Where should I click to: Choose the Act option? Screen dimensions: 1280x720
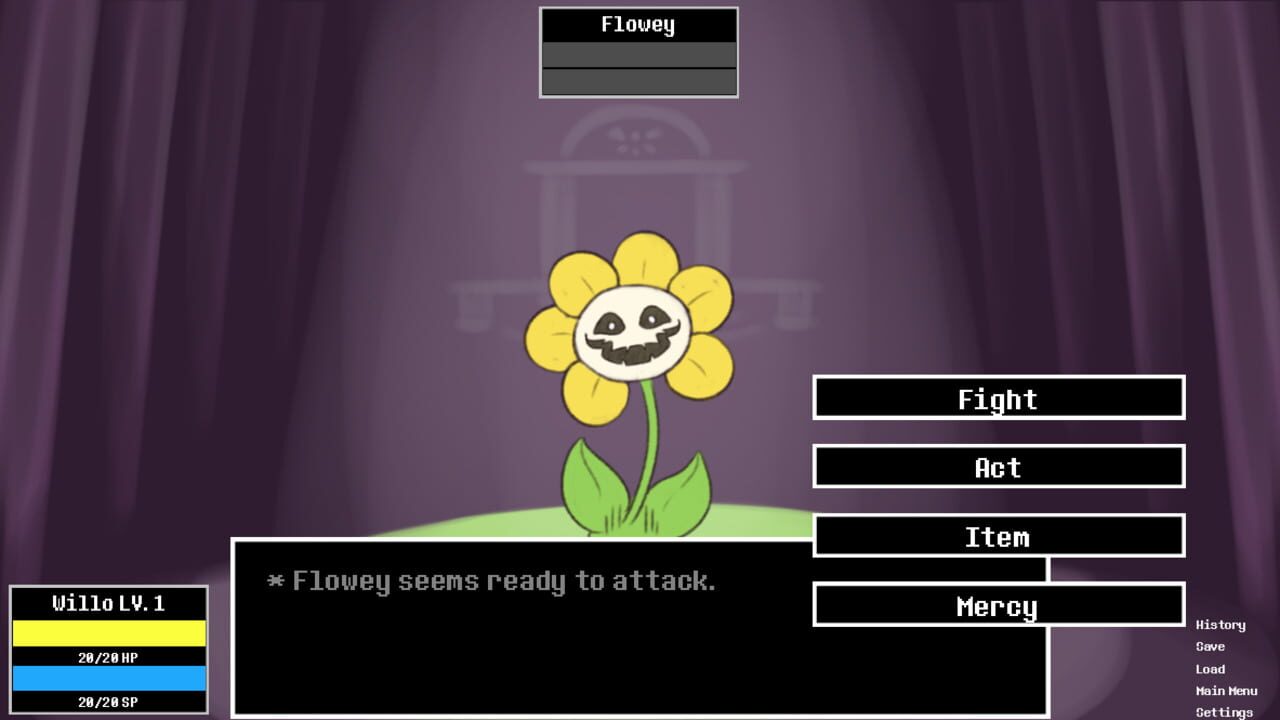(997, 467)
